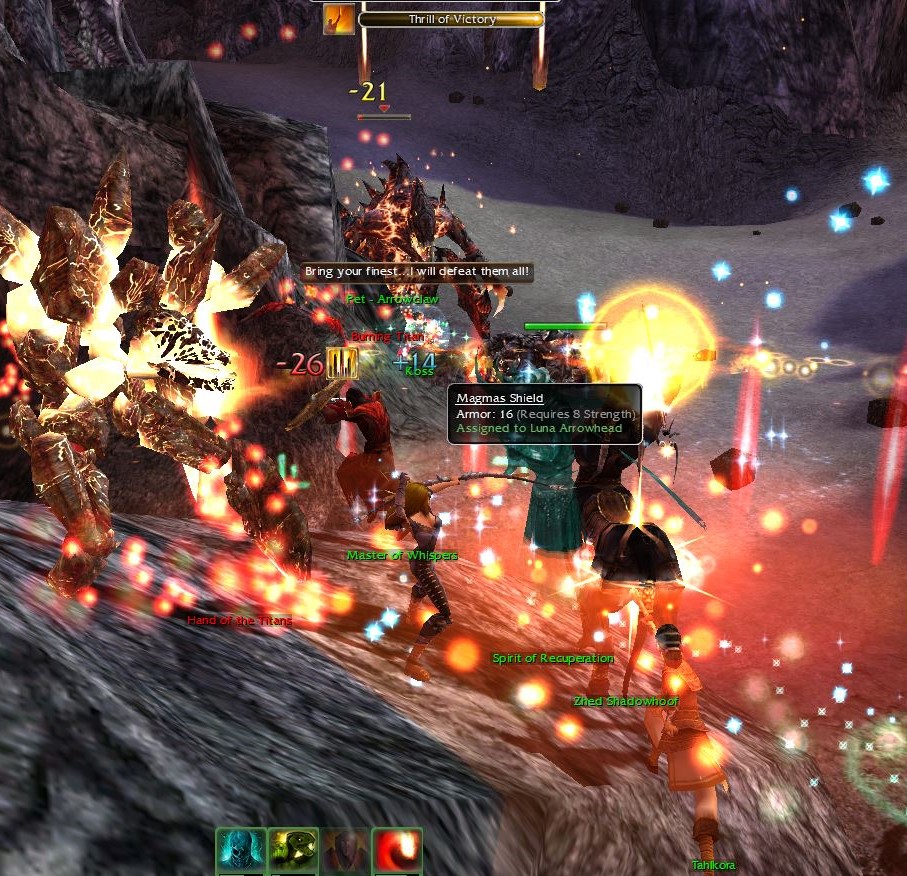Click the Thrill of Victory skill icon
907x876 pixels.
click(x=338, y=19)
